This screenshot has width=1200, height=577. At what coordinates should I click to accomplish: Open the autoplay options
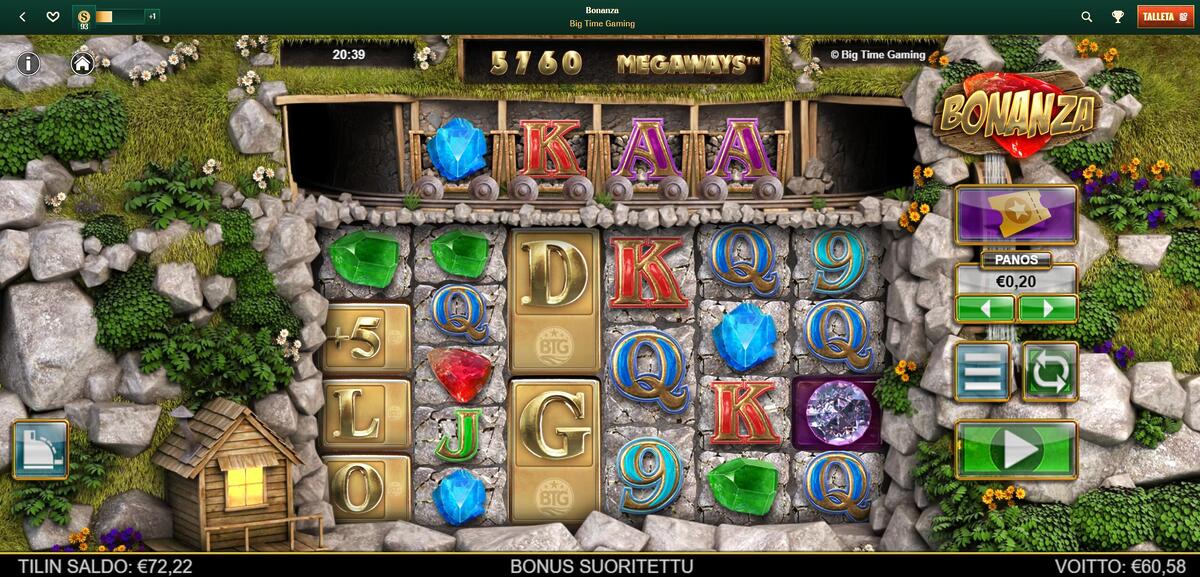pyautogui.click(x=1049, y=372)
